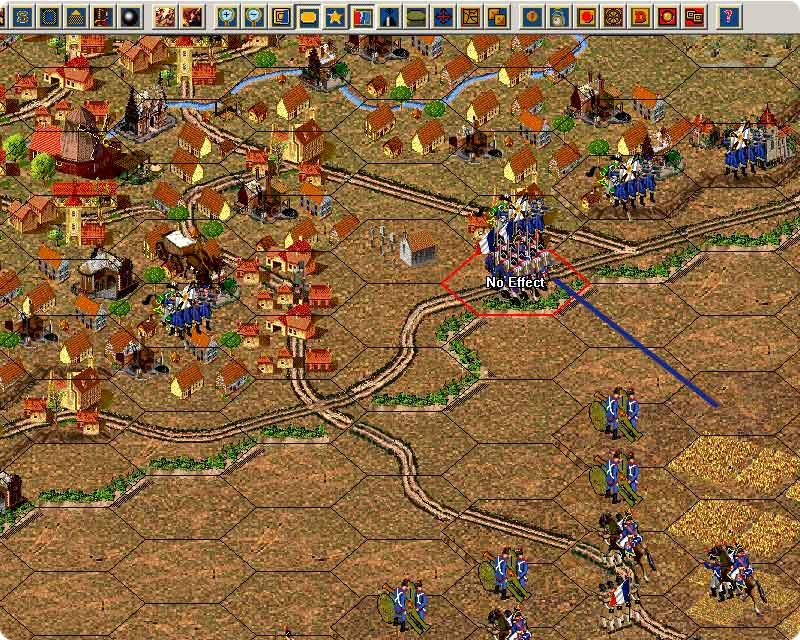The width and height of the screenshot is (800, 640).
Task: Activate the red letter D toolbar button
Action: pyautogui.click(x=641, y=16)
